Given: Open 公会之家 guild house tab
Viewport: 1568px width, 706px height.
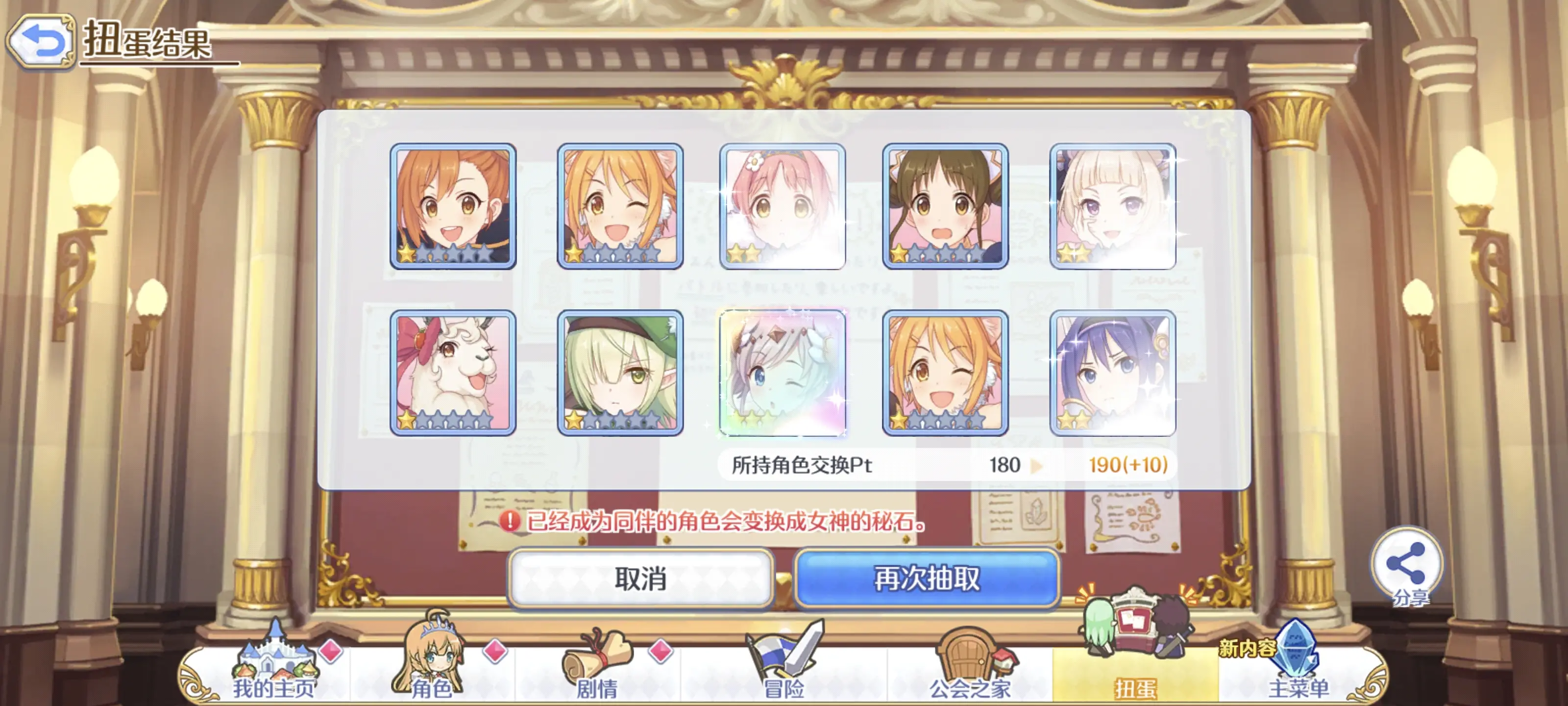Looking at the screenshot, I should (970, 670).
